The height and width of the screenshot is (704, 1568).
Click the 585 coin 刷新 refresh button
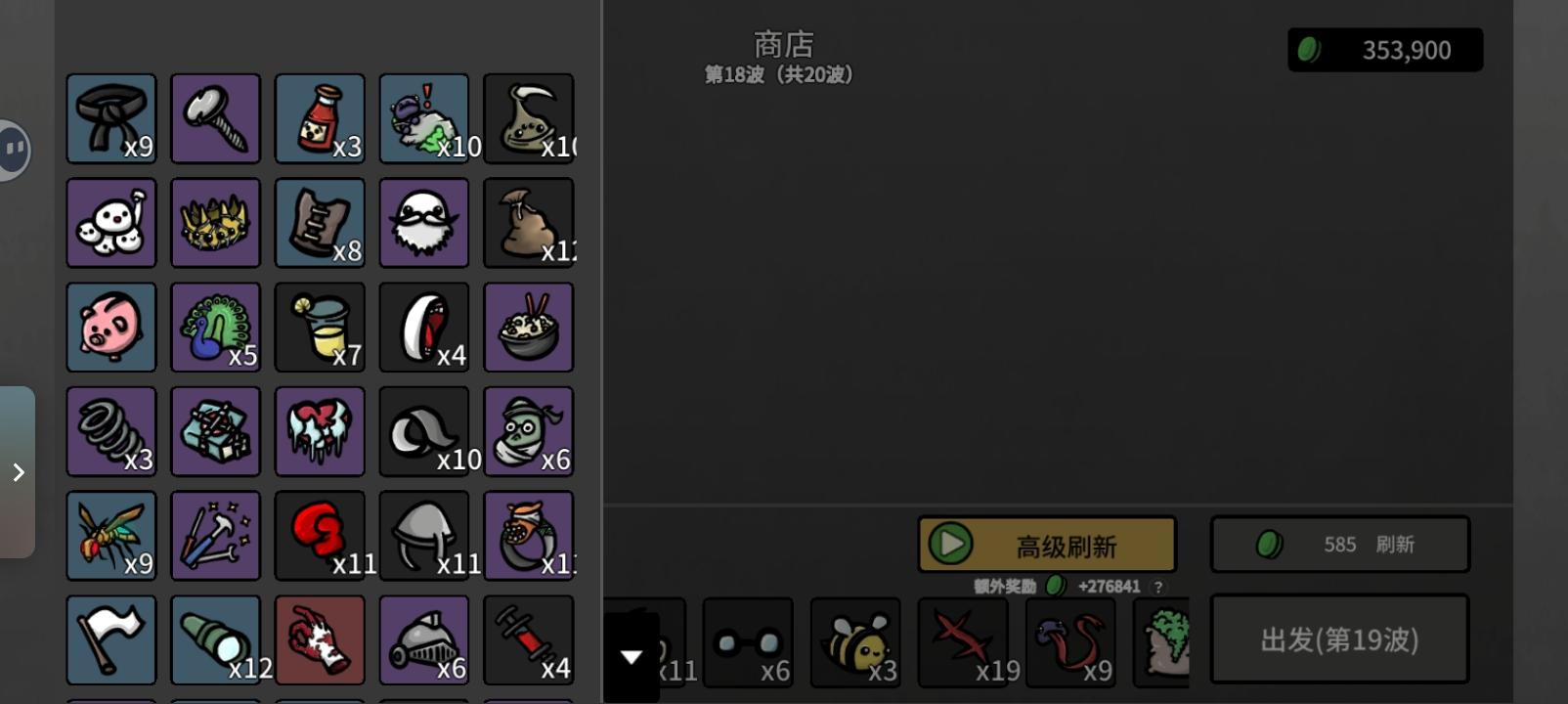point(1339,544)
